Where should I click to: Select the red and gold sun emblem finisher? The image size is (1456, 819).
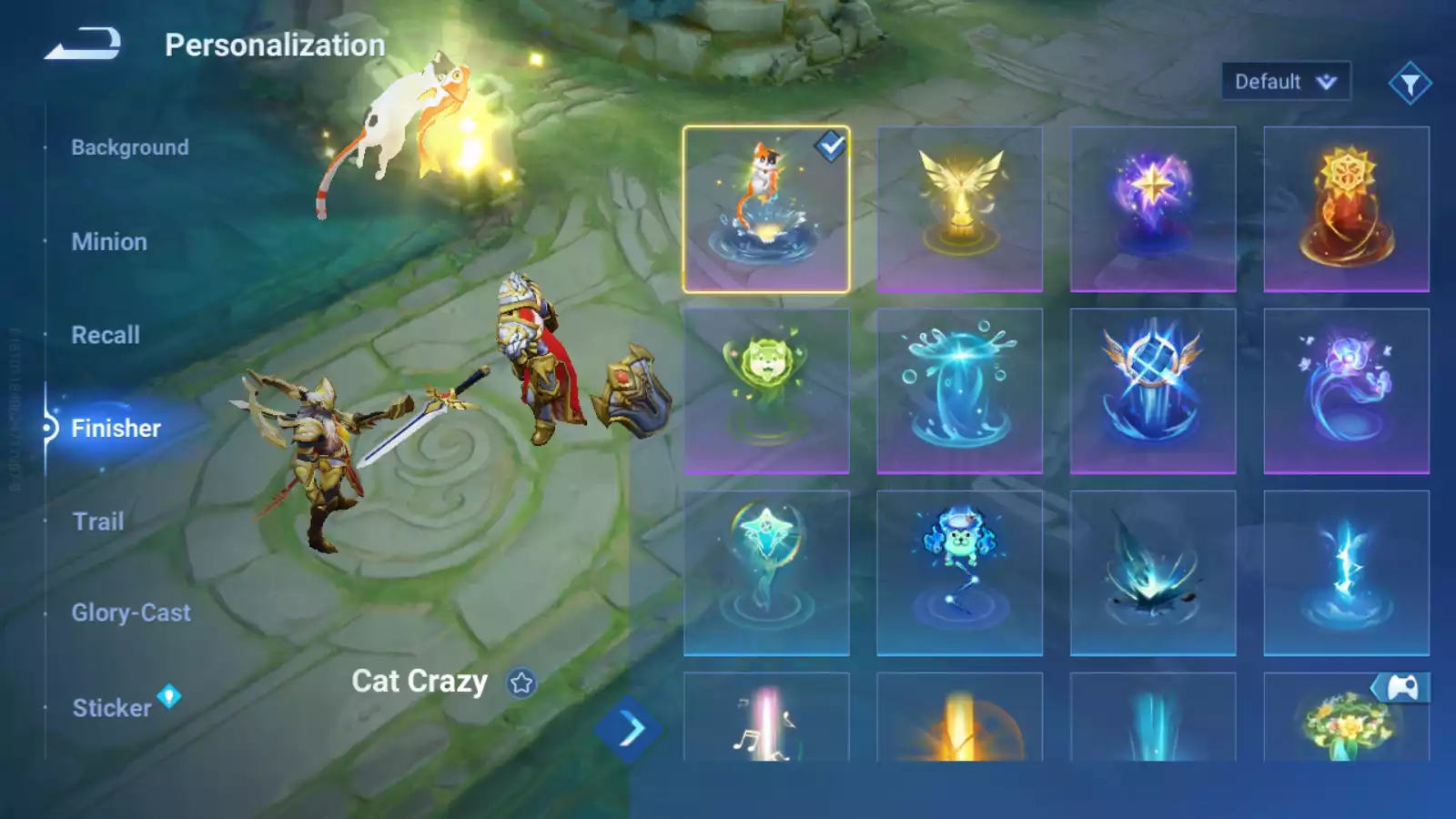point(1346,209)
